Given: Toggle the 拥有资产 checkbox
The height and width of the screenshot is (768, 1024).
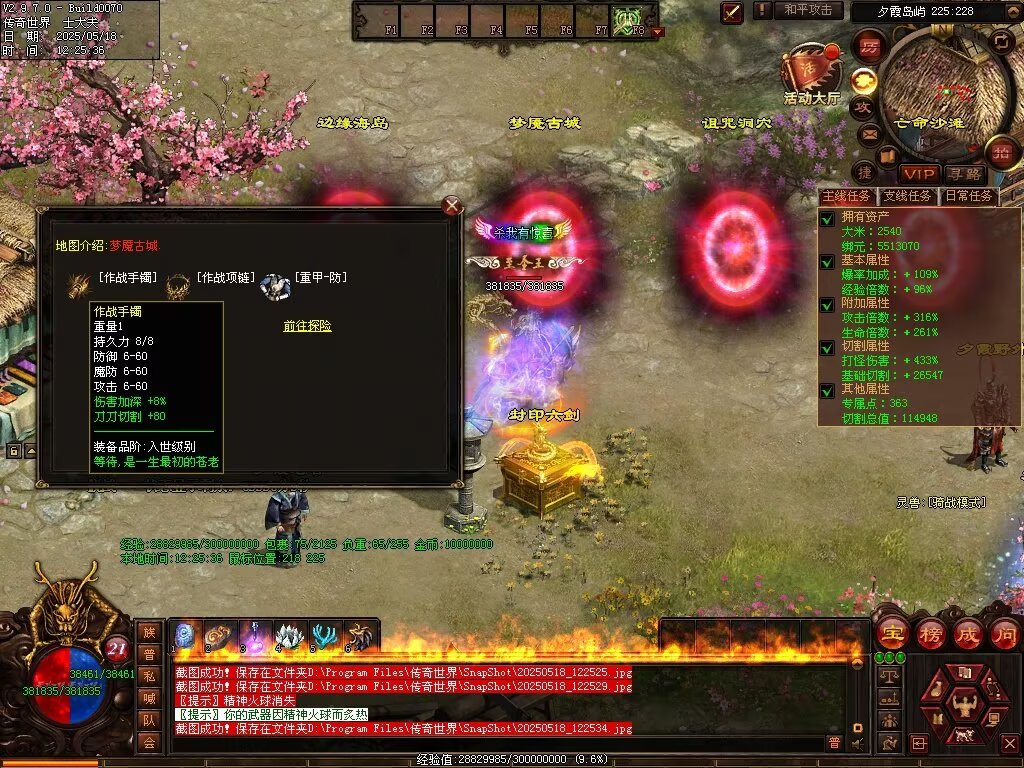Looking at the screenshot, I should click(827, 218).
